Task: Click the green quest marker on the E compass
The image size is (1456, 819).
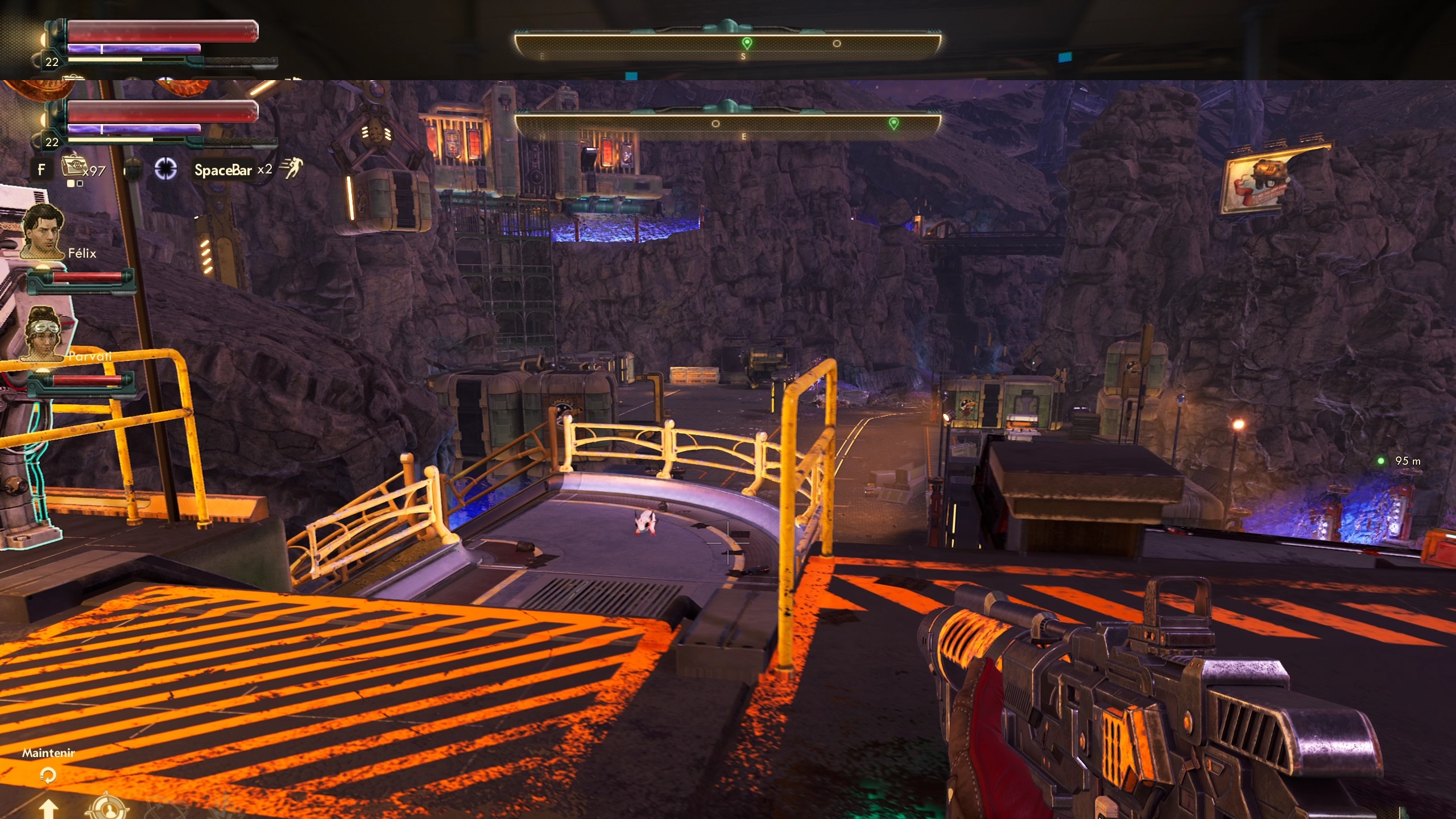Action: click(894, 123)
